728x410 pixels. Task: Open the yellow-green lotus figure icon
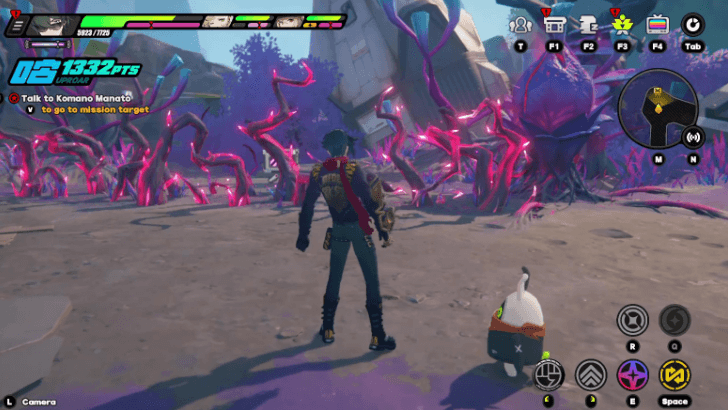622,24
